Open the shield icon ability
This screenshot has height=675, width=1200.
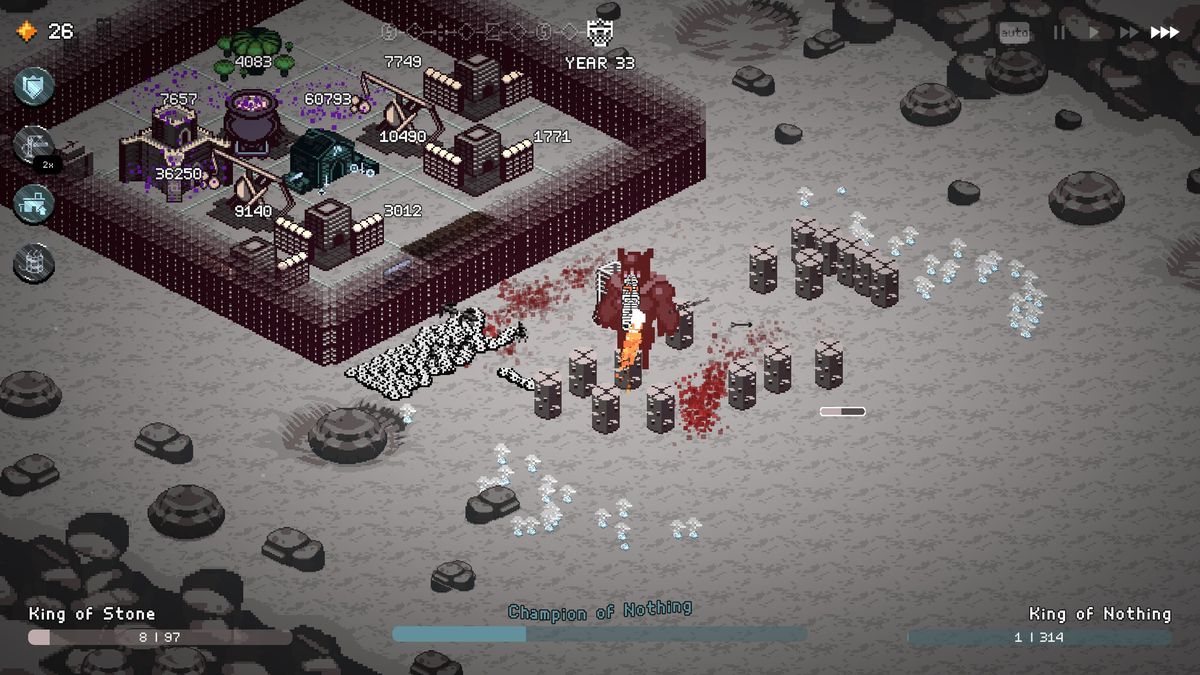click(33, 86)
